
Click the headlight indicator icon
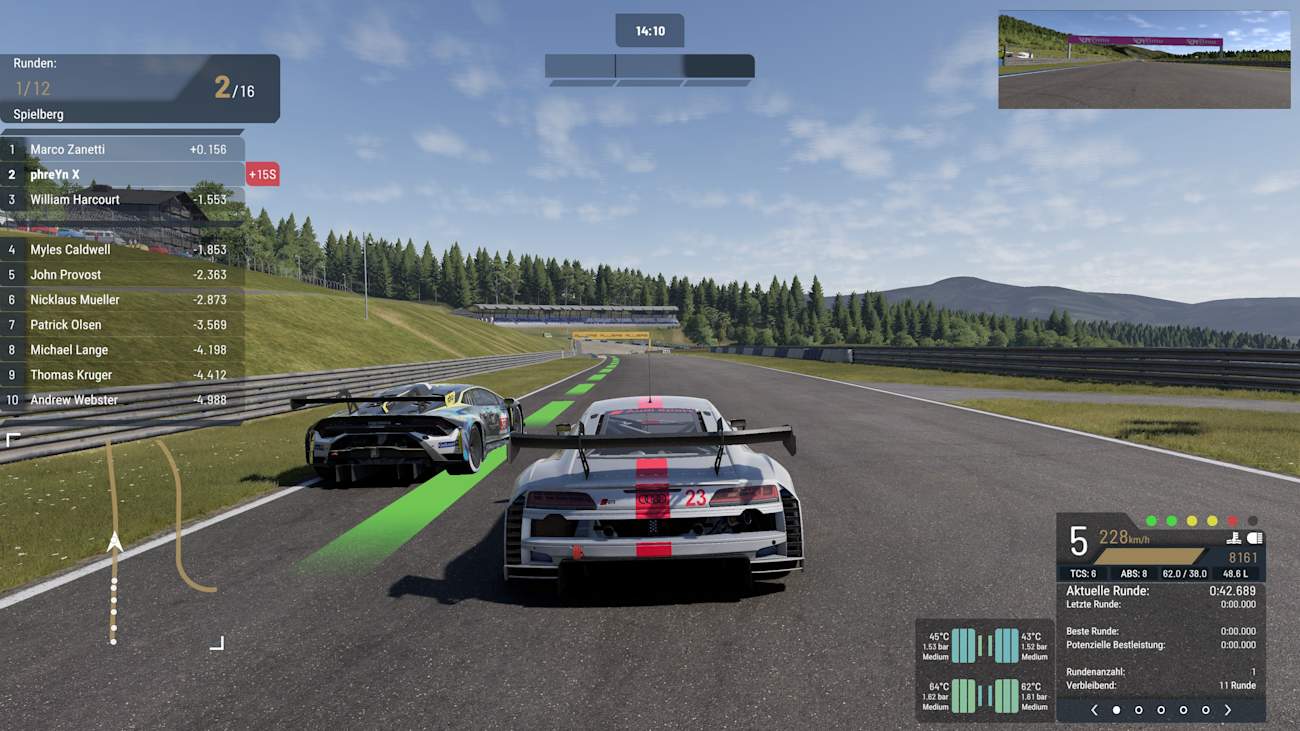pos(1255,538)
